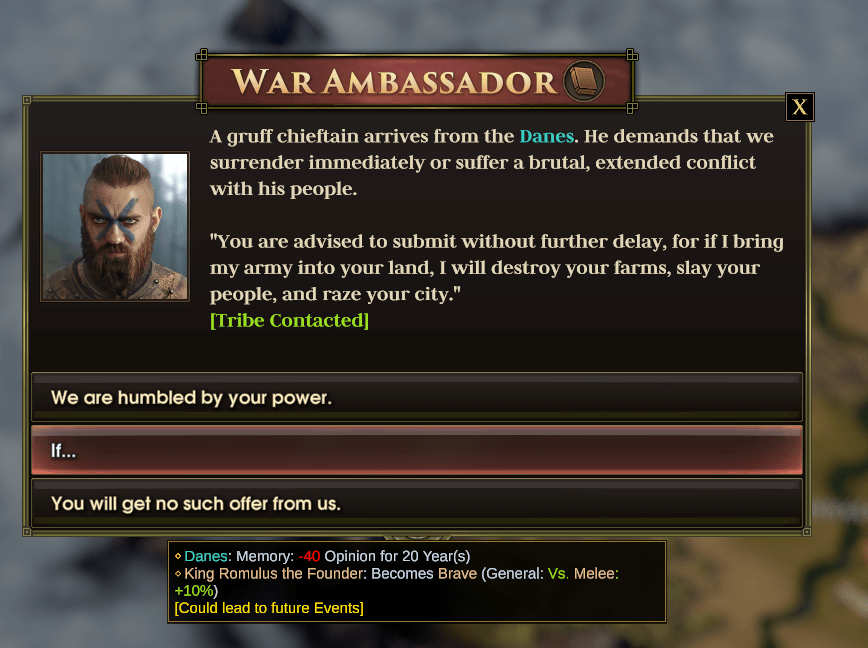Reply "You will get no such offer from us."
Viewport: 868px width, 648px height.
point(416,503)
